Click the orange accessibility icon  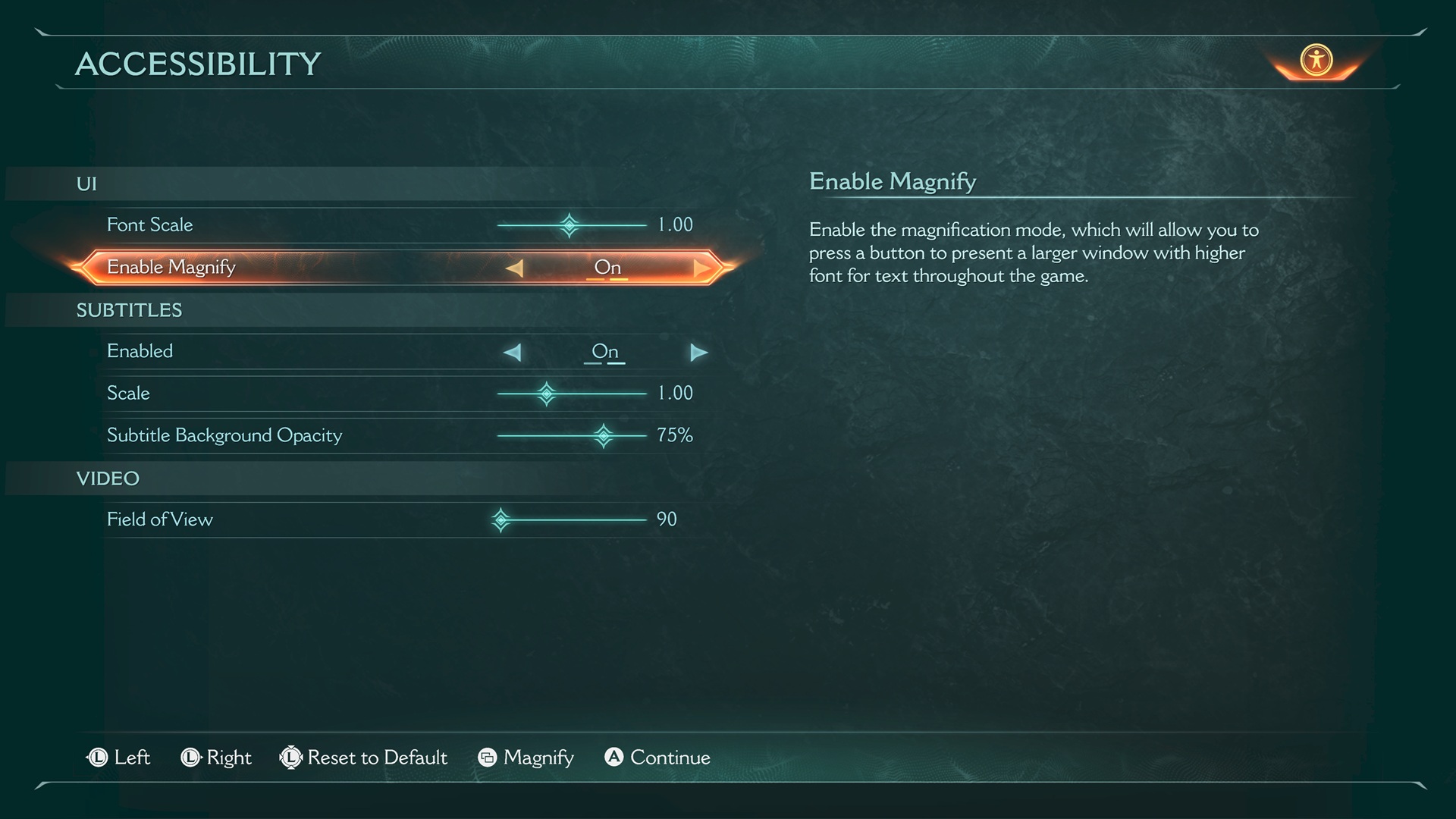(1316, 60)
